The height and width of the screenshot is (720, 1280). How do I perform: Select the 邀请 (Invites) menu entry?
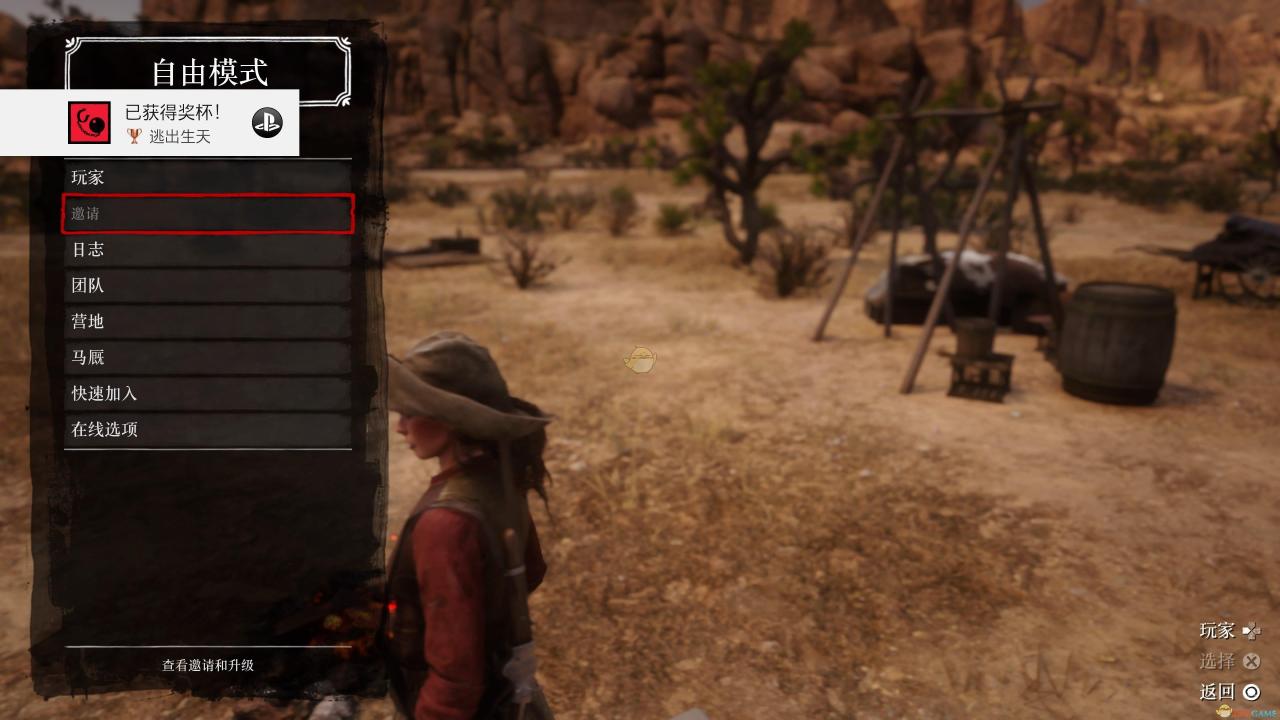tap(208, 214)
